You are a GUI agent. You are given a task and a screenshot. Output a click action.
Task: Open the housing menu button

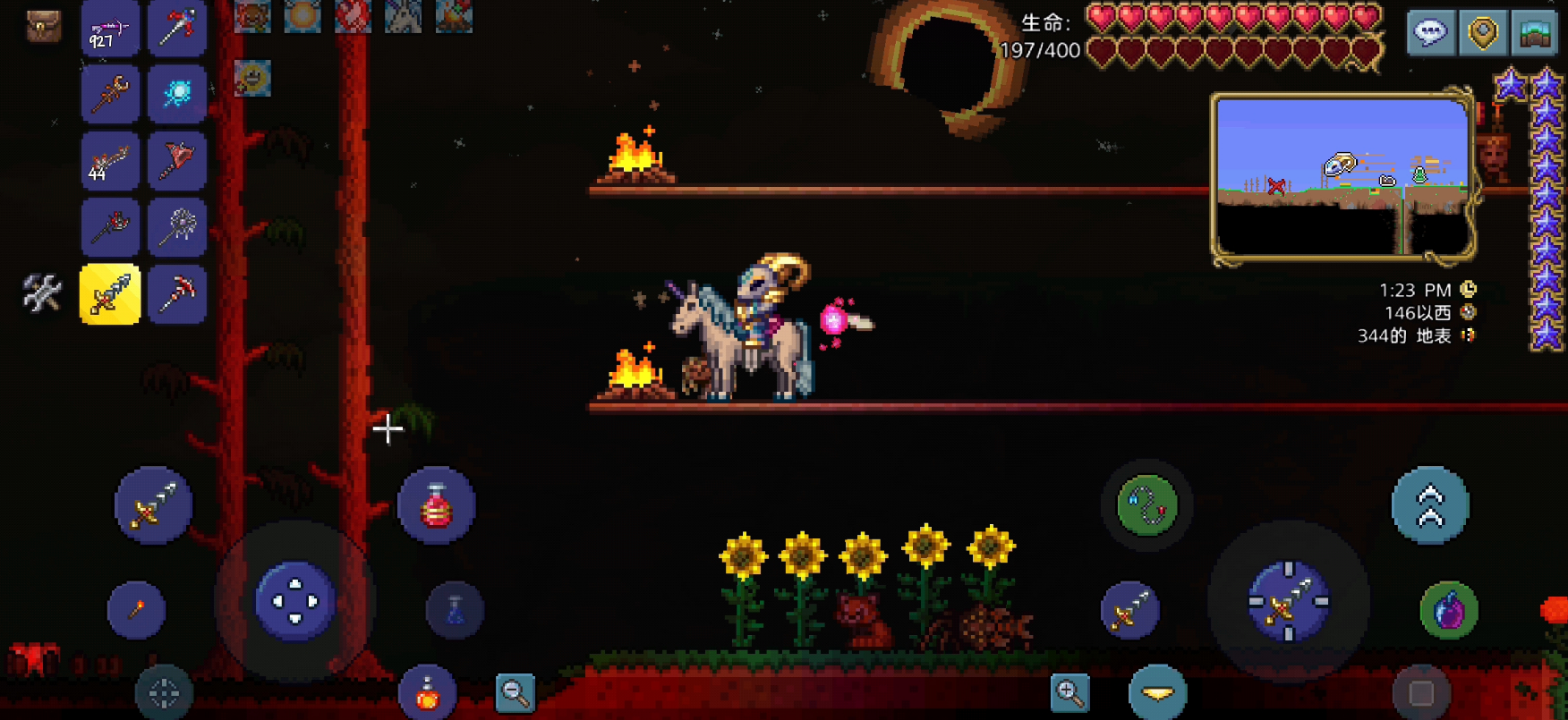[1535, 34]
